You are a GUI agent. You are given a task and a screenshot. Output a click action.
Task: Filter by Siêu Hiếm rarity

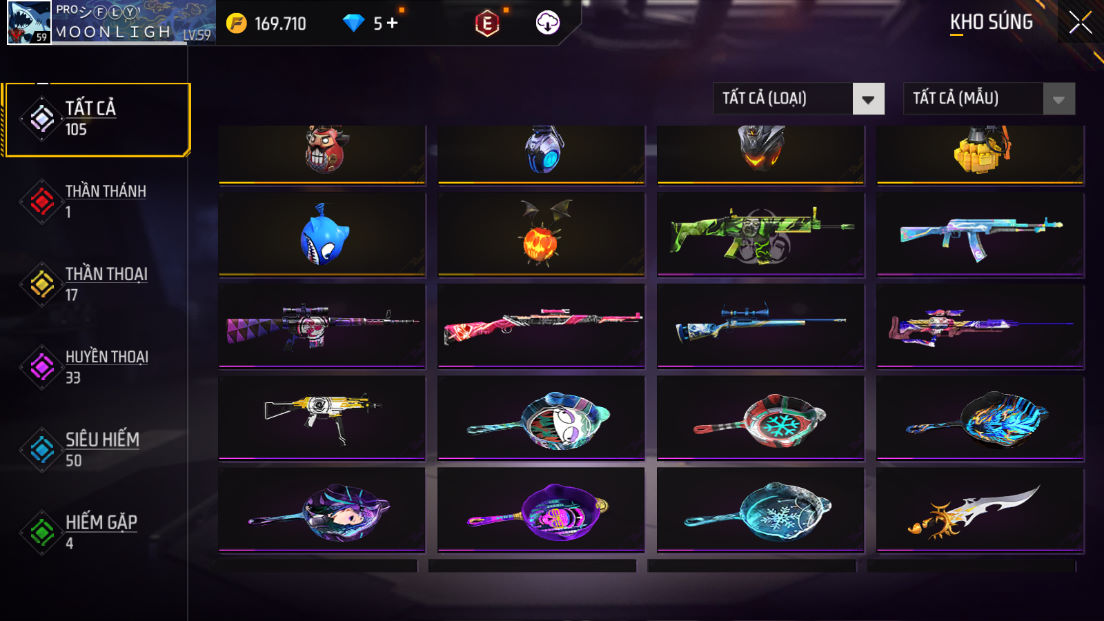coord(97,449)
